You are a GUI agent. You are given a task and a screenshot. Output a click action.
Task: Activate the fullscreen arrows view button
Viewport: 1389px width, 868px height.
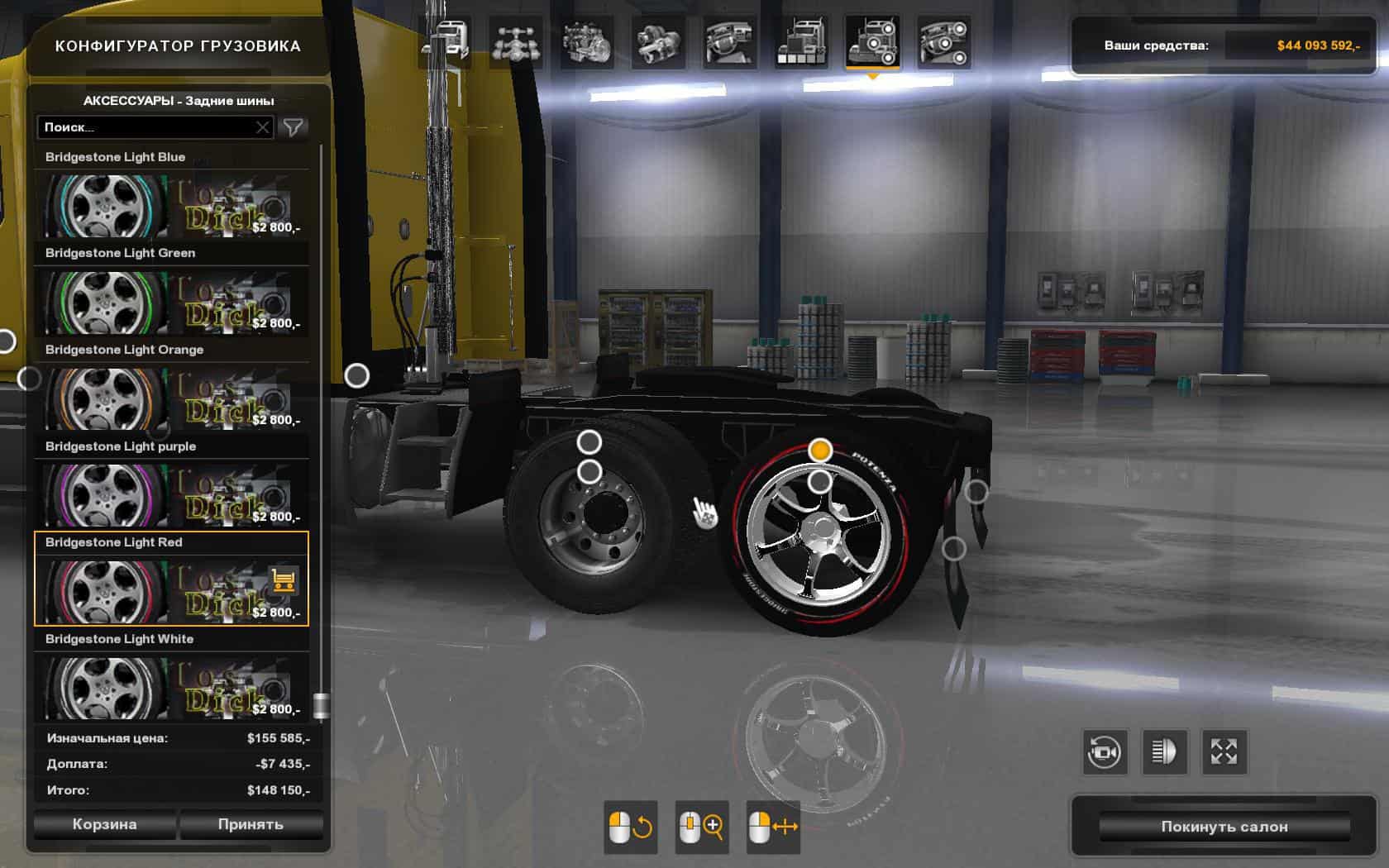point(1224,752)
